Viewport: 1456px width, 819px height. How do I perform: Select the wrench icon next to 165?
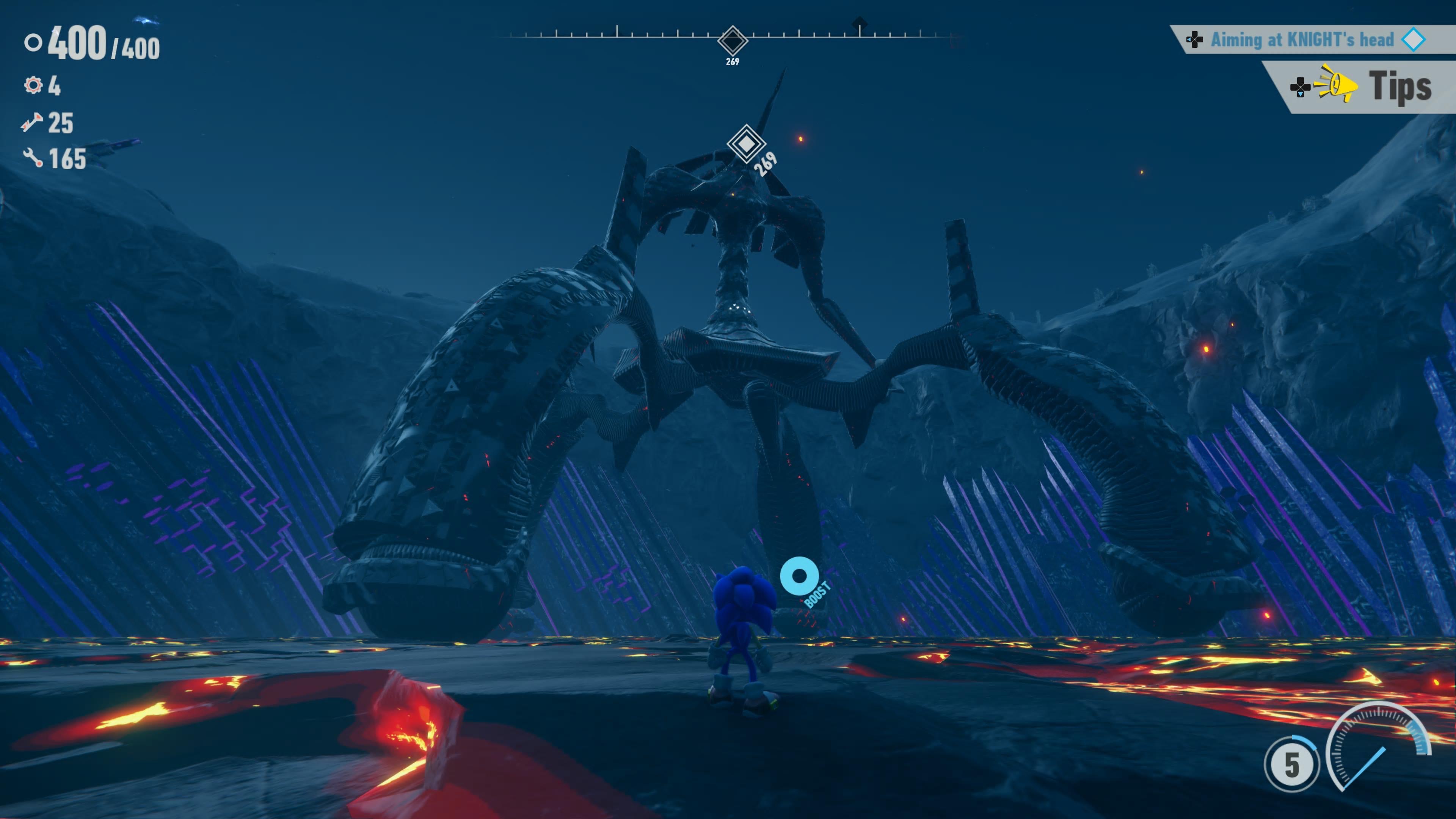click(33, 159)
